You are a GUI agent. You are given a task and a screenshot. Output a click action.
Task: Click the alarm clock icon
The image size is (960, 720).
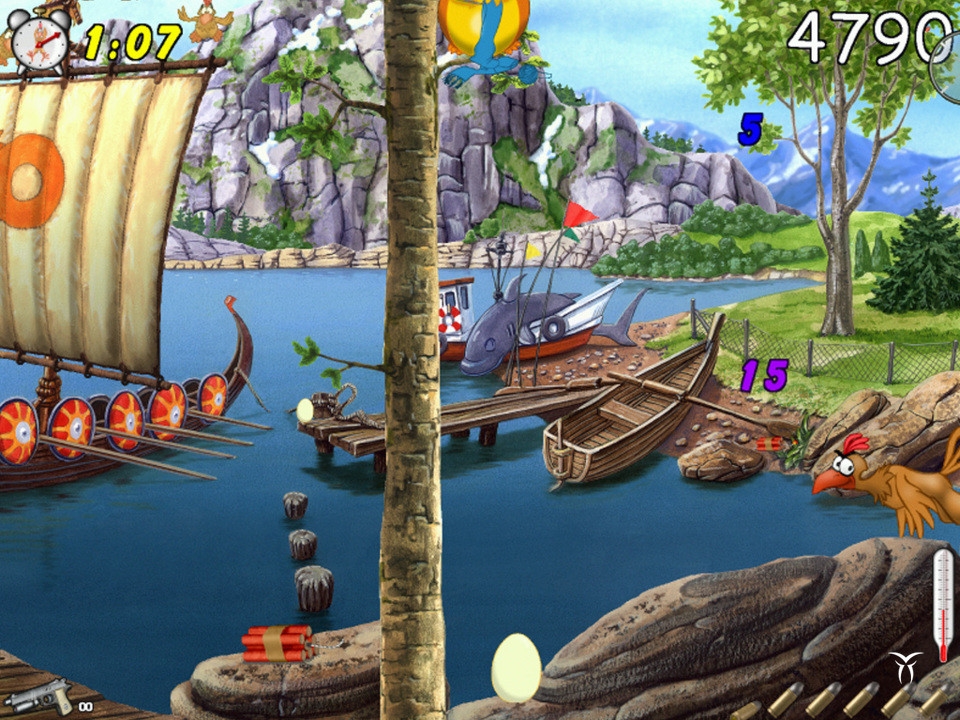(x=41, y=39)
